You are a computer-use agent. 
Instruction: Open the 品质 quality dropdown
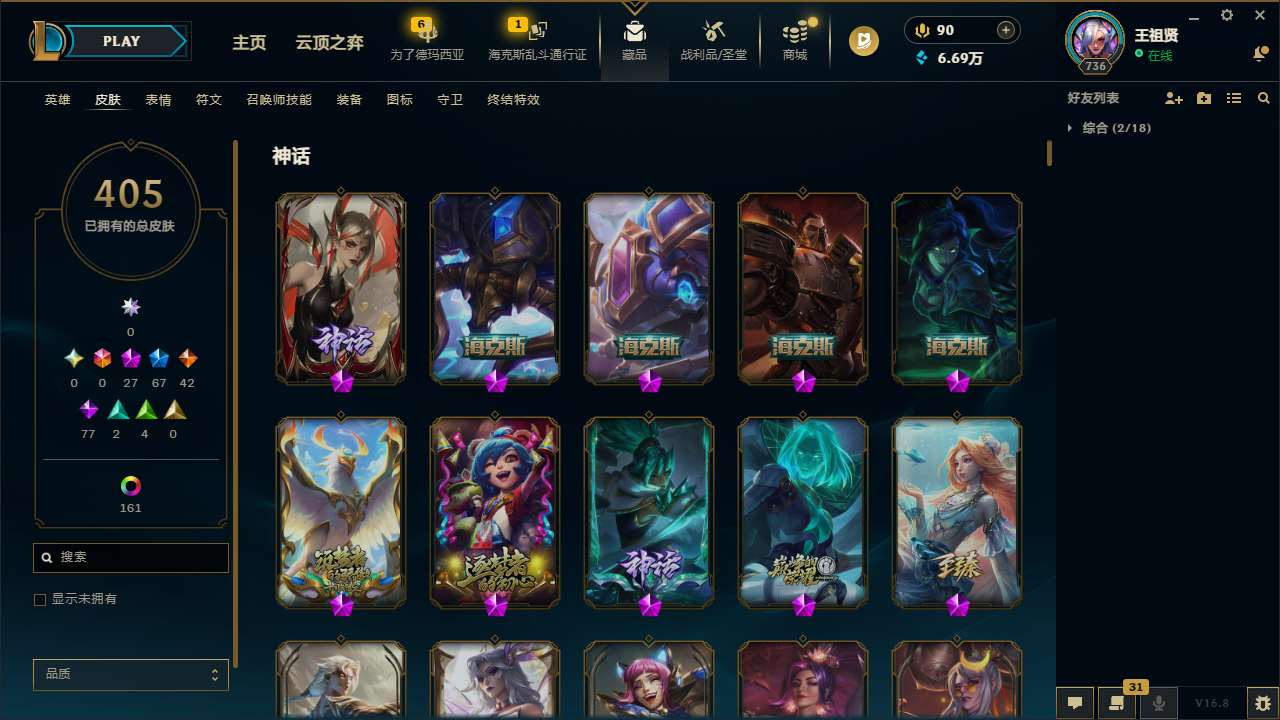pyautogui.click(x=130, y=674)
